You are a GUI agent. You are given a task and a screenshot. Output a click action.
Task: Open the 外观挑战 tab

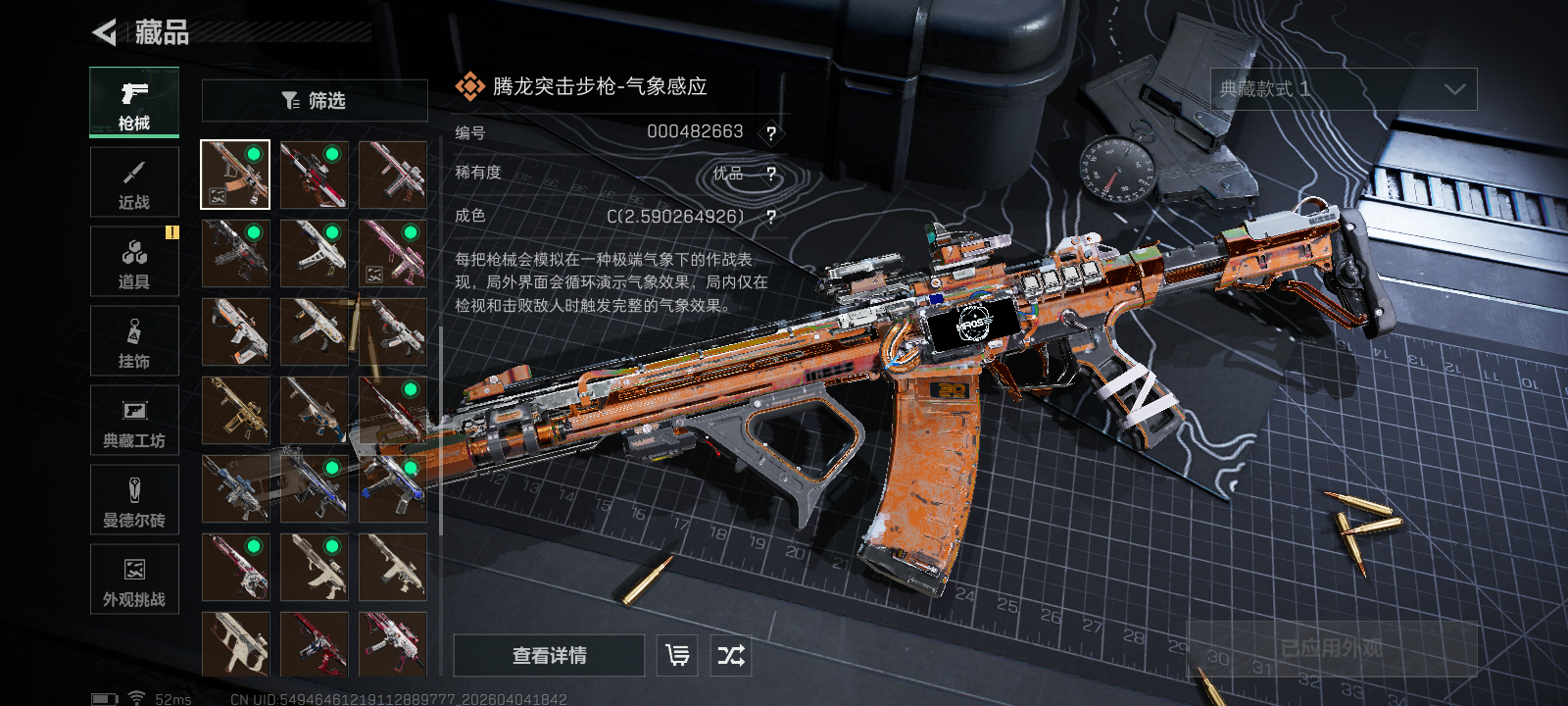click(x=134, y=580)
